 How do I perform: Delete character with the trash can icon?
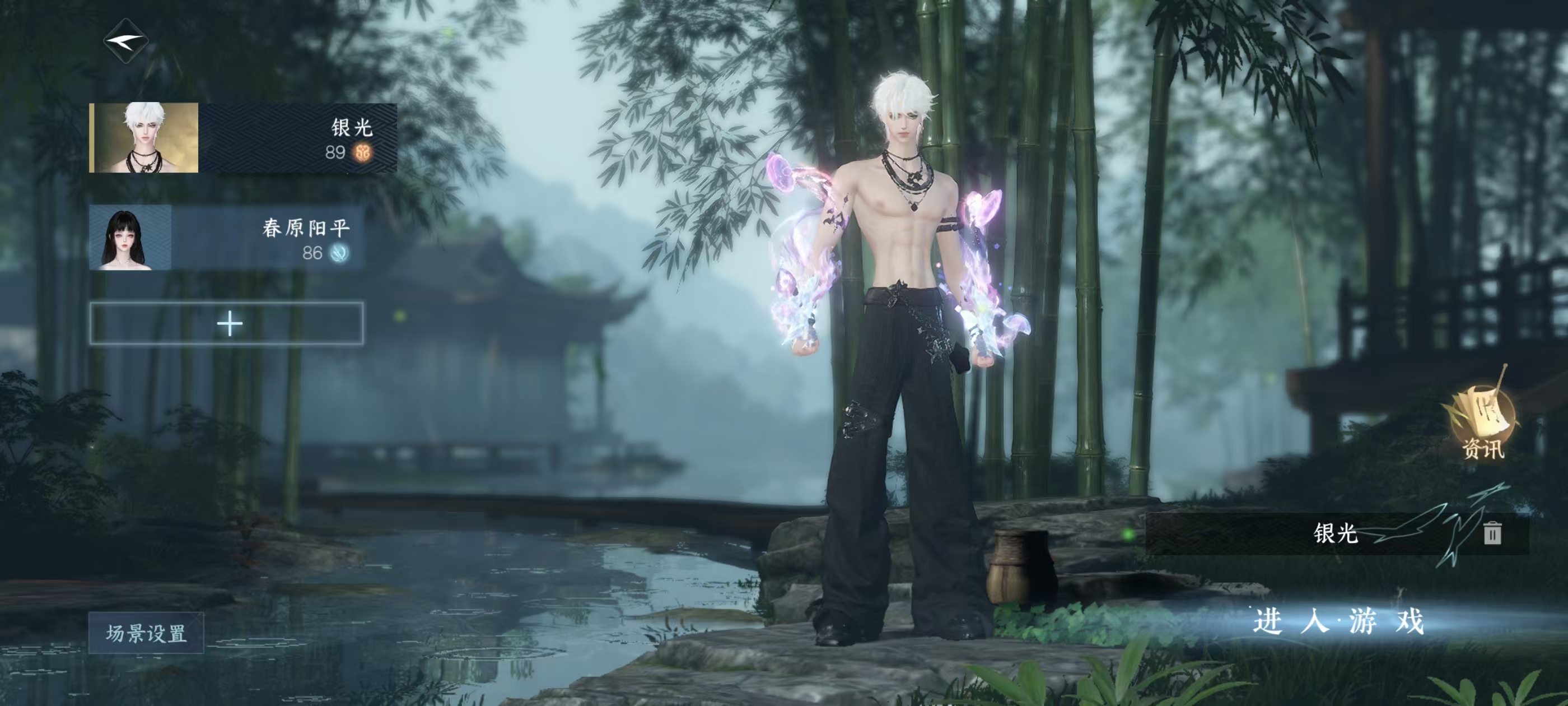pos(1492,532)
